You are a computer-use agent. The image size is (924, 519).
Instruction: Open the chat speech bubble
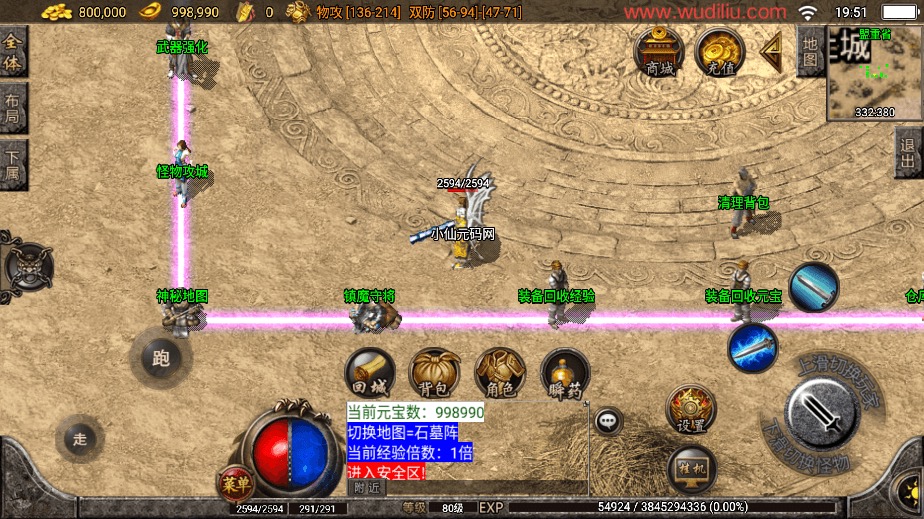pos(608,422)
